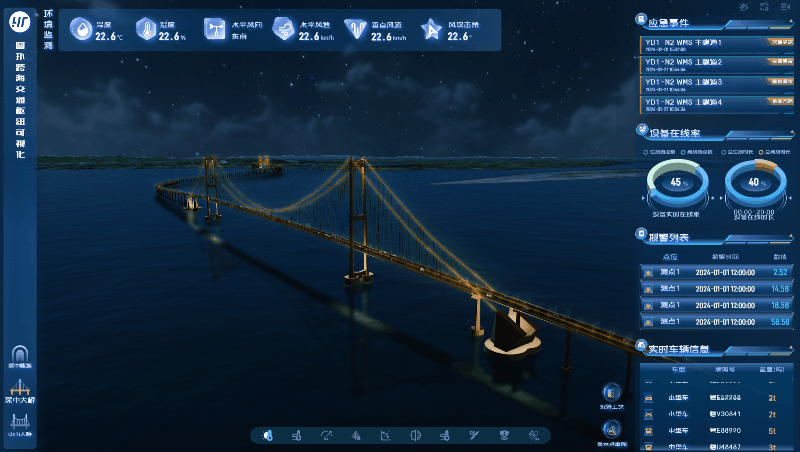Activate the last icon in the bottom toolbar
This screenshot has height=452, width=800.
point(534,435)
